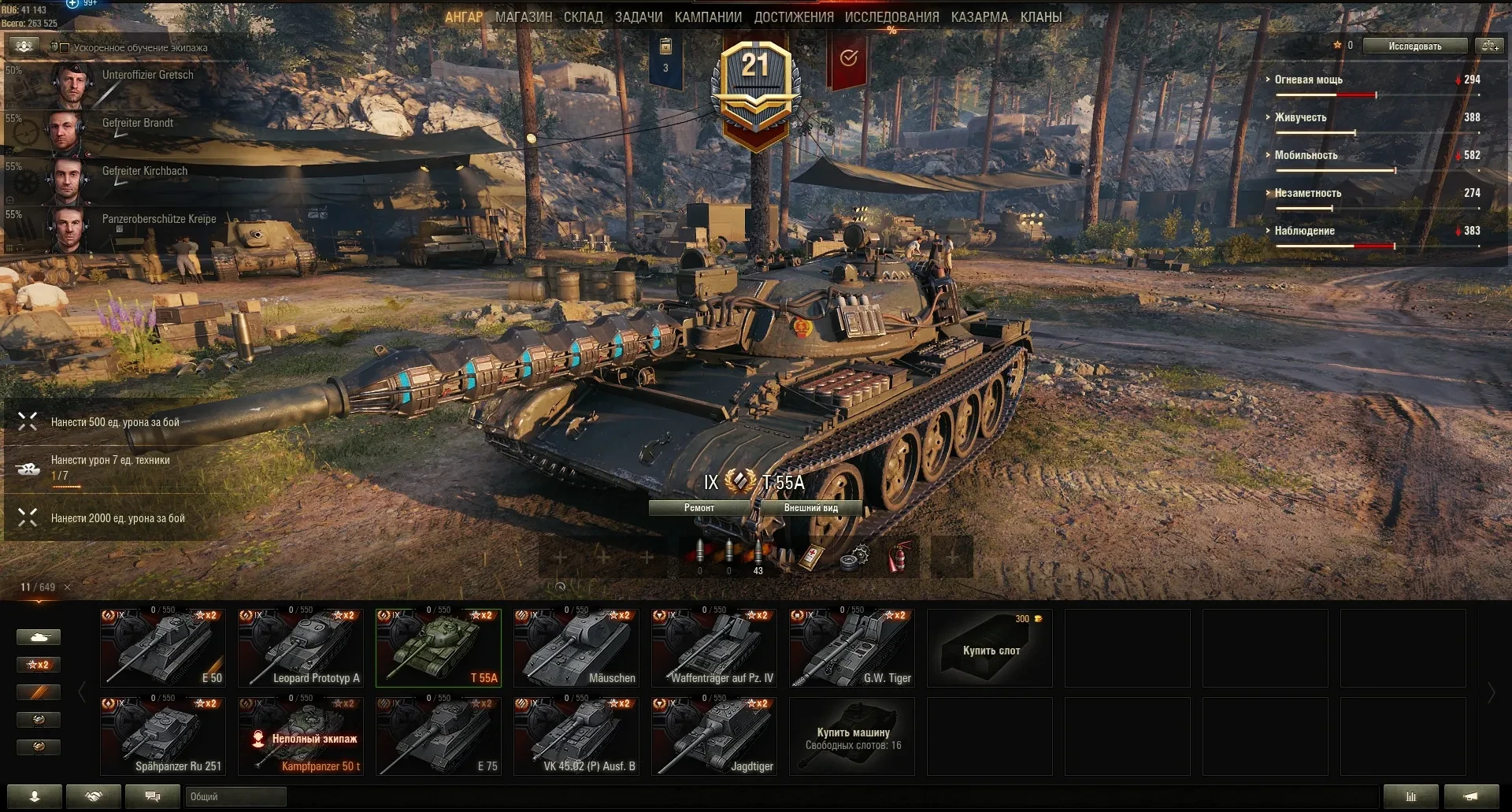Screen dimensions: 1512x812
Task: Select the Jagdtiger tank tile
Action: tap(714, 736)
